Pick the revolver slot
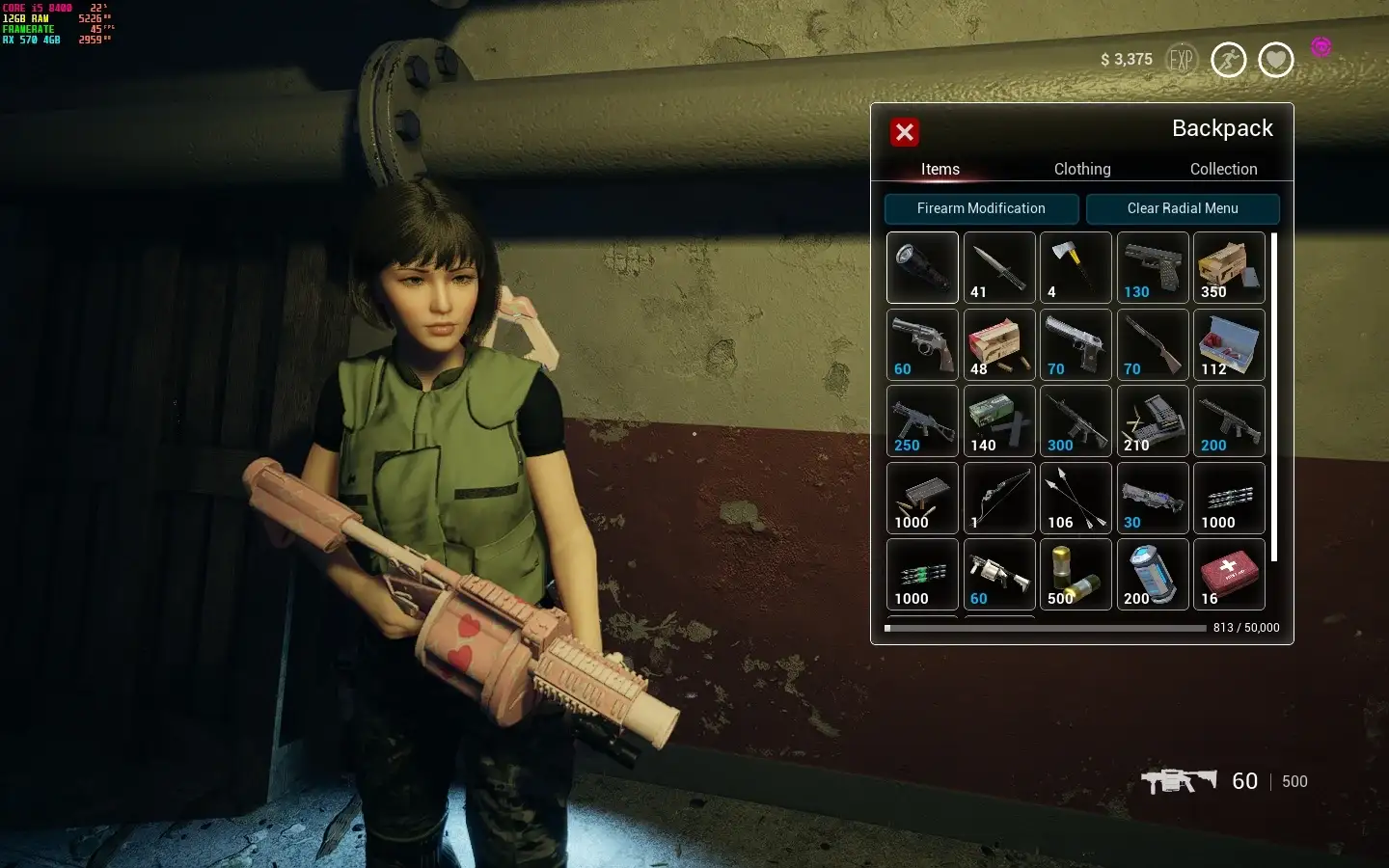Viewport: 1389px width, 868px height. pos(922,344)
